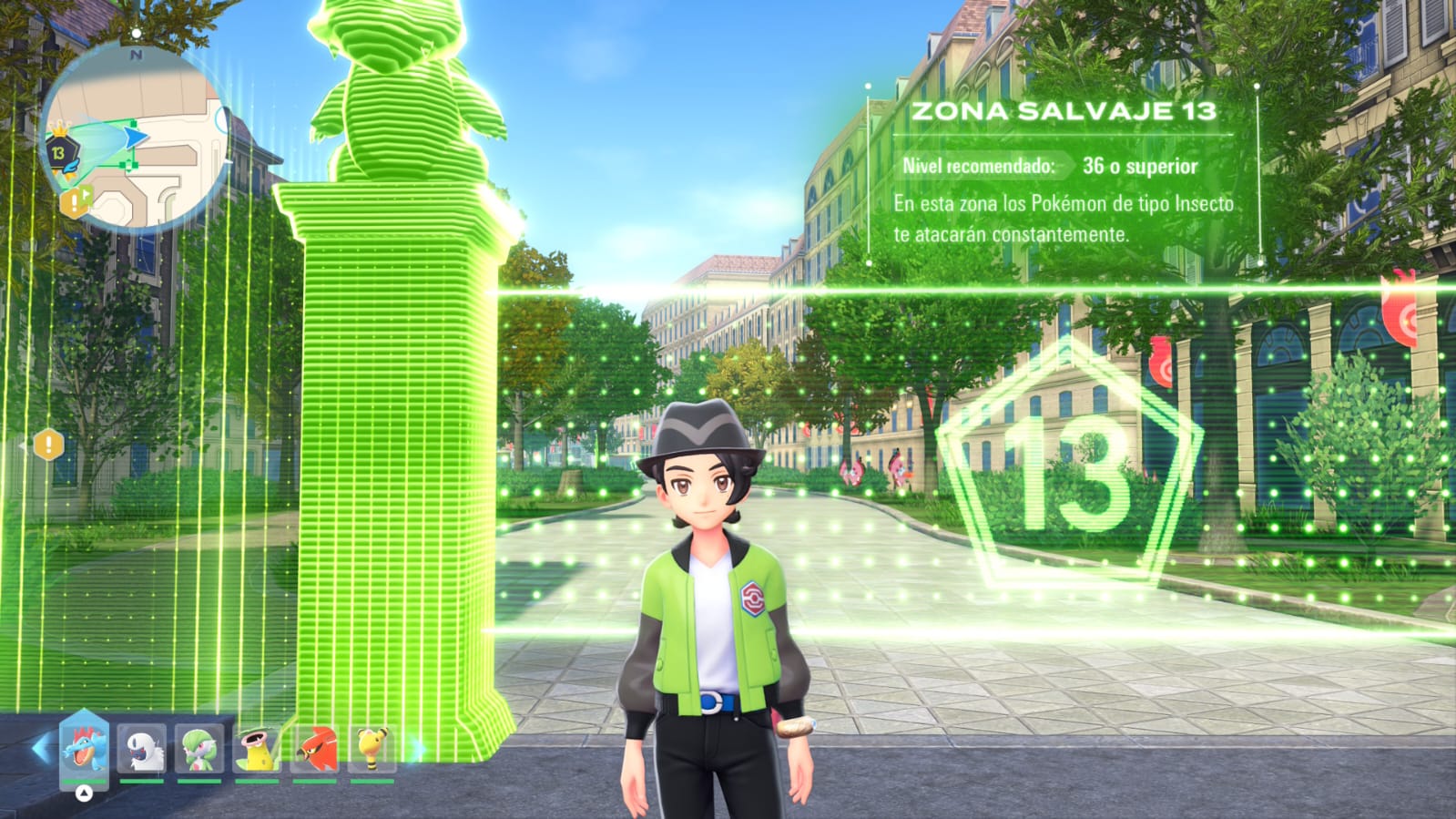Select the Victreebel party slot
The image size is (1456, 819).
(x=257, y=749)
